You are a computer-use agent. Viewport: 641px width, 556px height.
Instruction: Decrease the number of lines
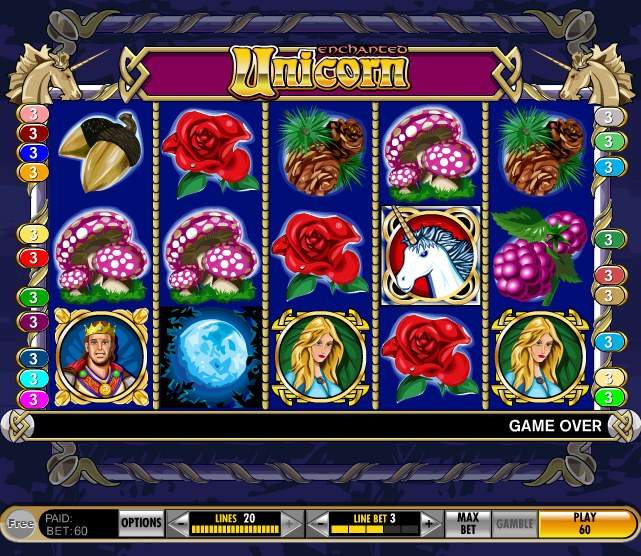(x=177, y=522)
